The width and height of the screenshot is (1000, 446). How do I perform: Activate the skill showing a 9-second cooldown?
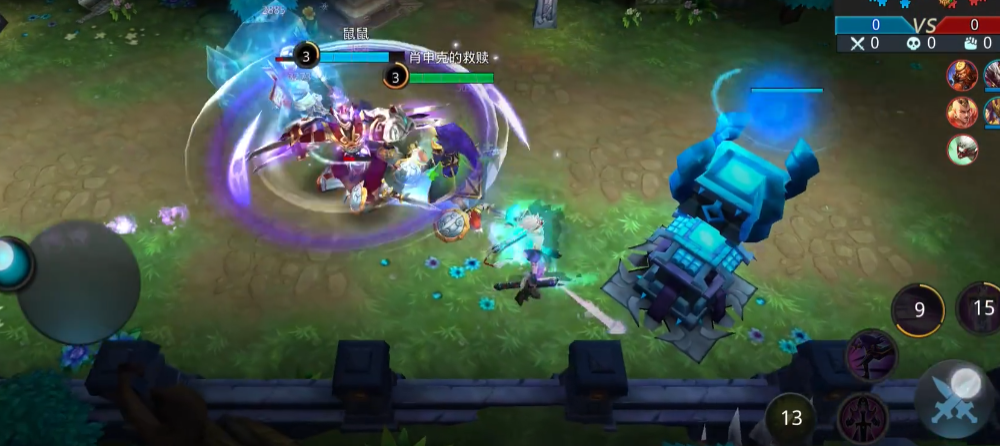(x=918, y=310)
